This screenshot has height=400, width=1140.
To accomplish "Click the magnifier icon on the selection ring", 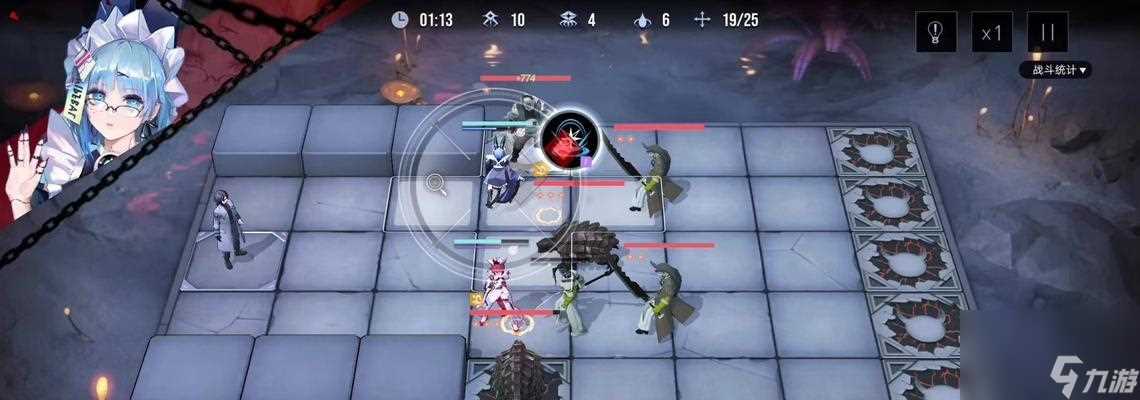I will coord(436,182).
